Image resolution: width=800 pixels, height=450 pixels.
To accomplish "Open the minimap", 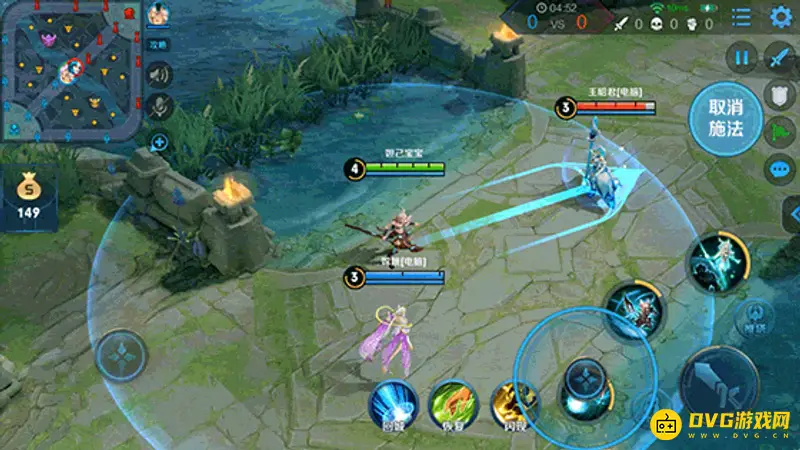I will click(71, 70).
